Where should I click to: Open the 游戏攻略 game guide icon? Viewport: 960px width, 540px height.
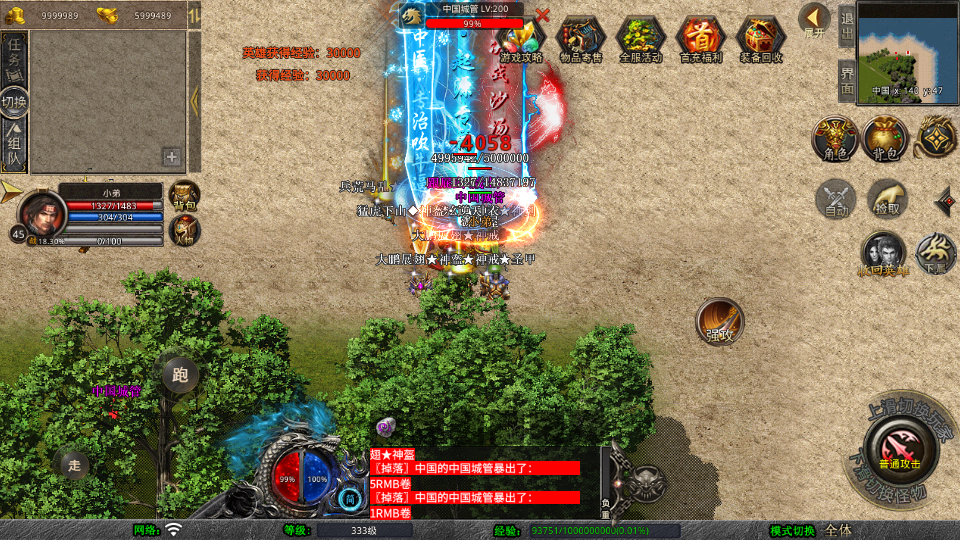click(521, 38)
